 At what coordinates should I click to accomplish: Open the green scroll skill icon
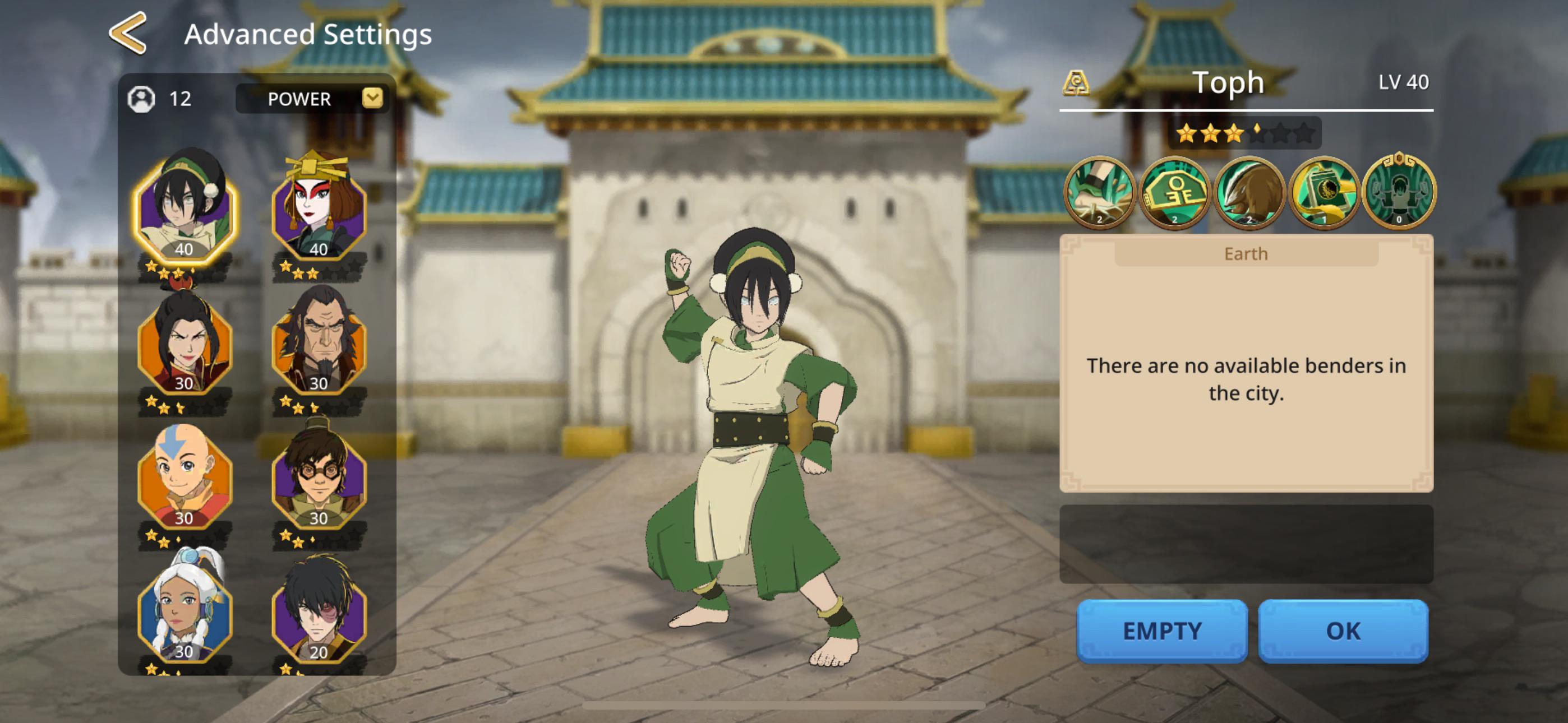[x=1324, y=193]
